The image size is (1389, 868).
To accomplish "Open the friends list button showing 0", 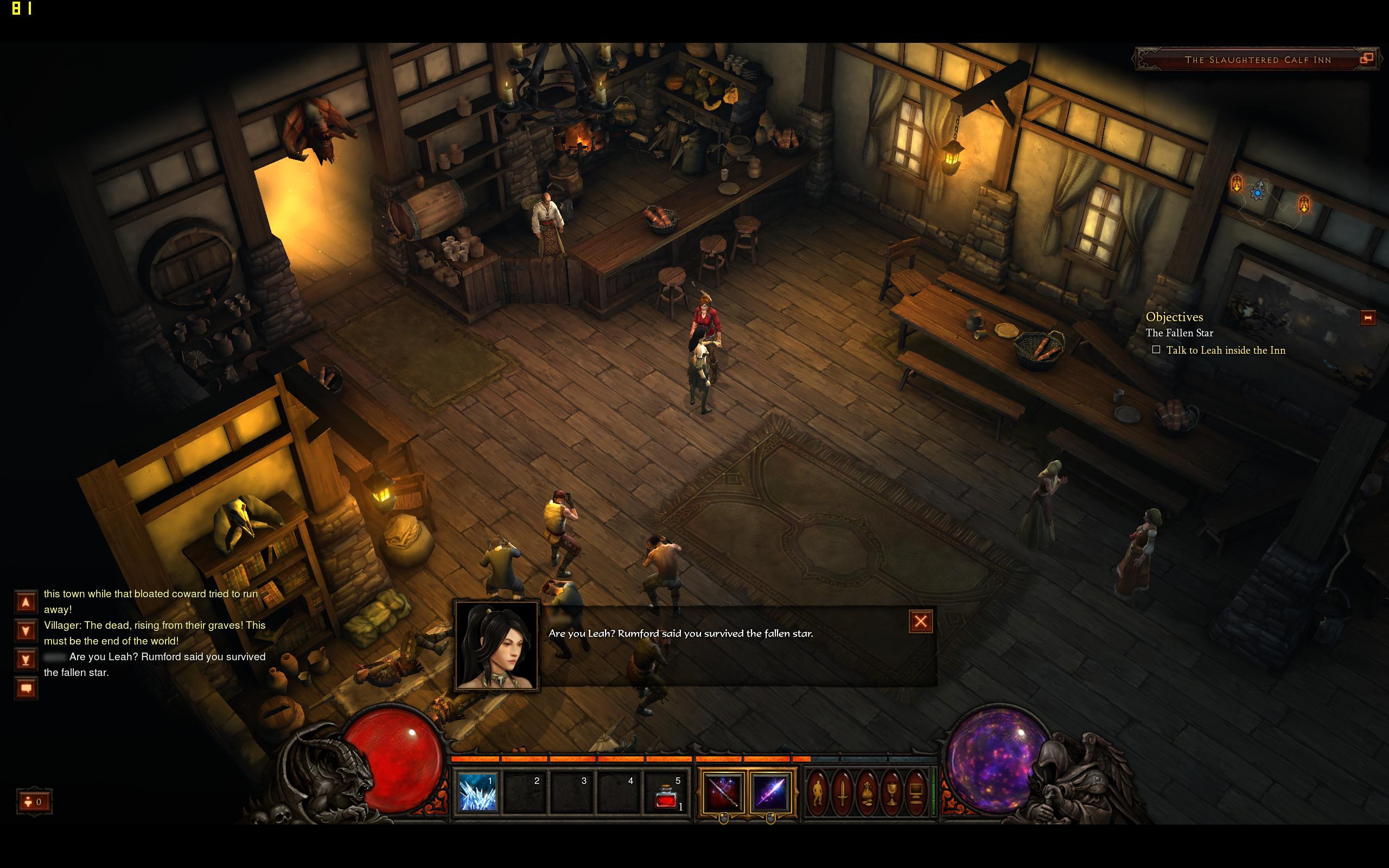I will 34,801.
